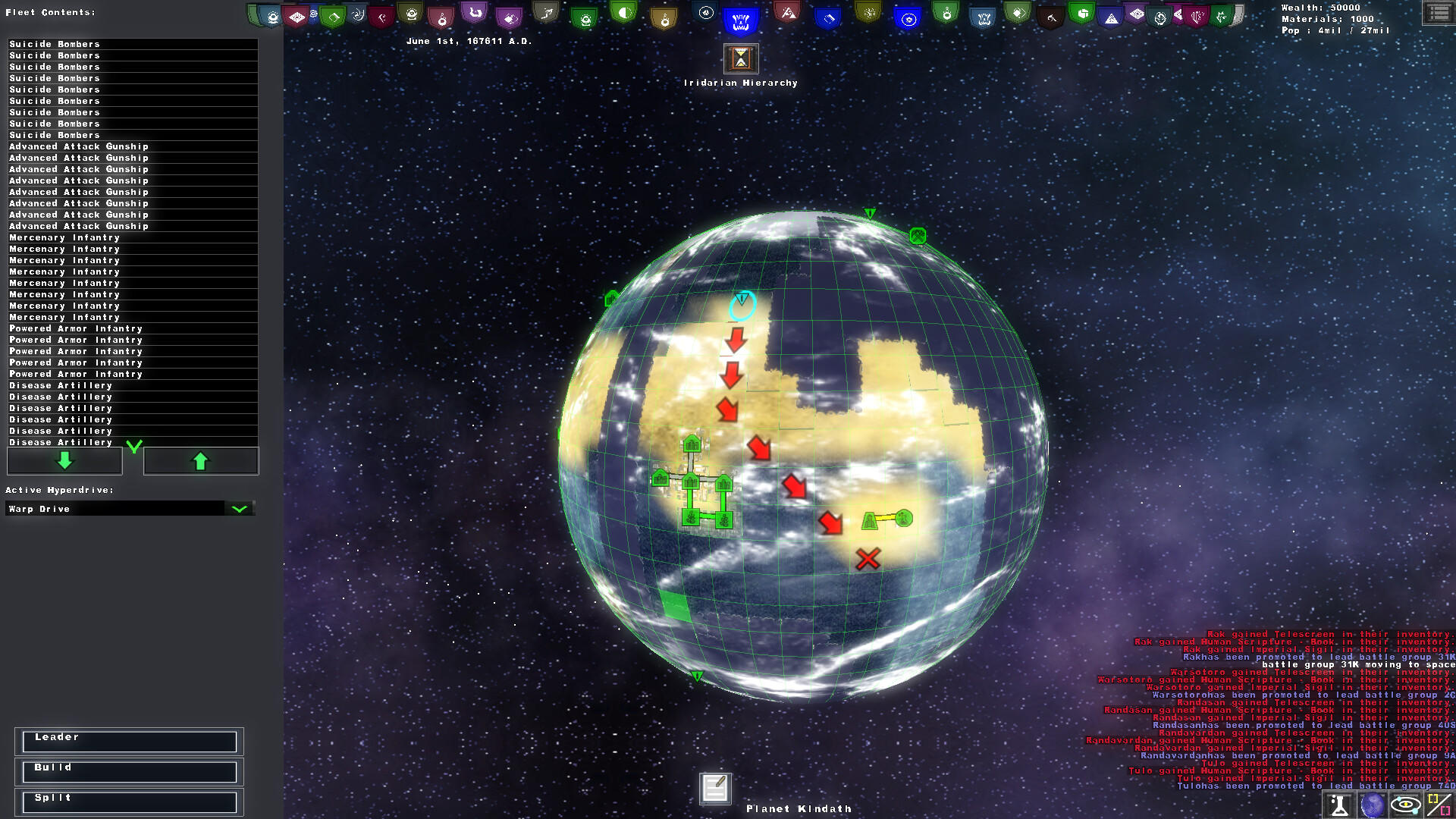
Task: Click the green down arrow below Fleet Contents
Action: (x=64, y=460)
